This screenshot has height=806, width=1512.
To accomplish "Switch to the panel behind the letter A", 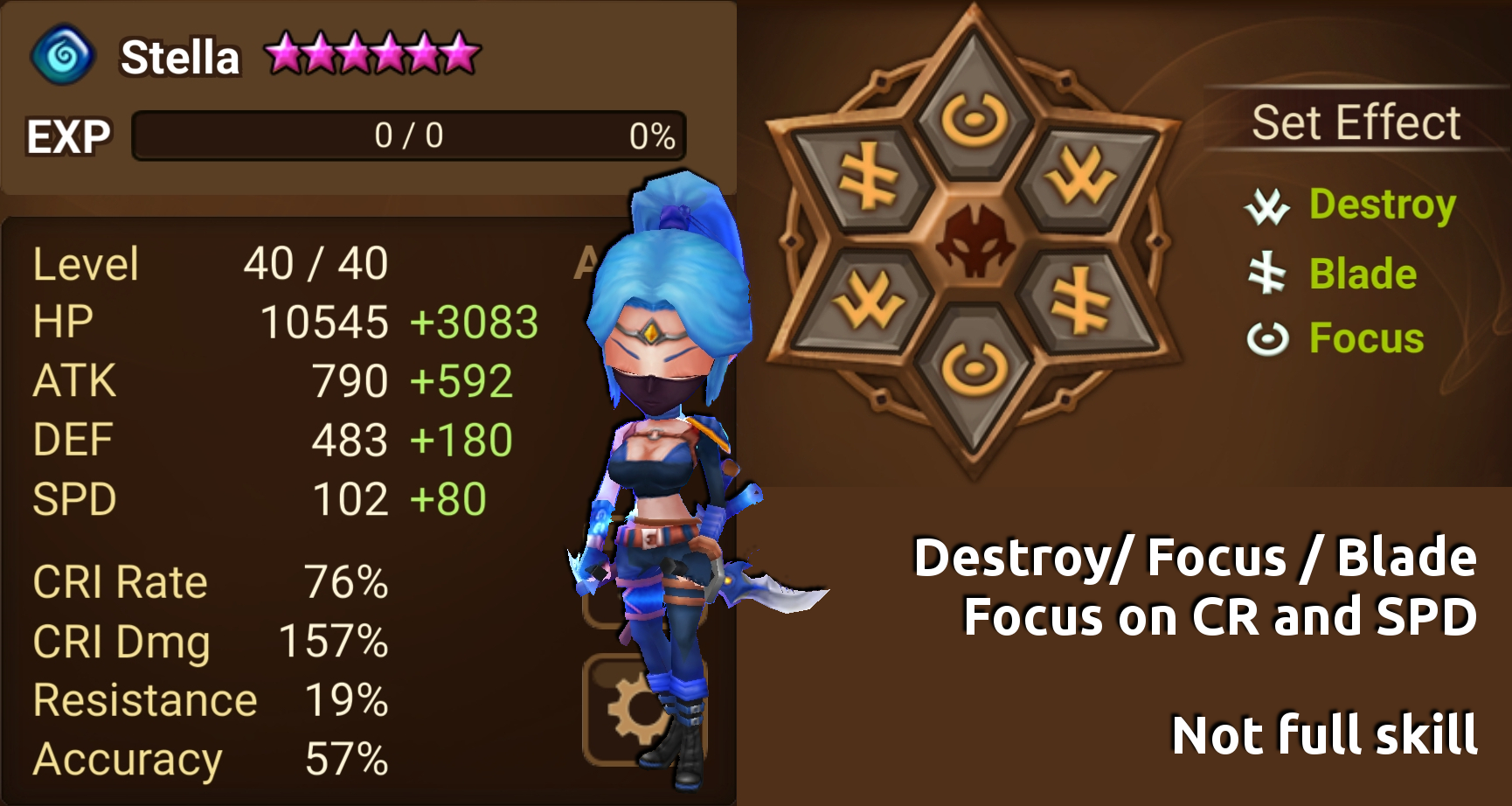I will [x=589, y=260].
